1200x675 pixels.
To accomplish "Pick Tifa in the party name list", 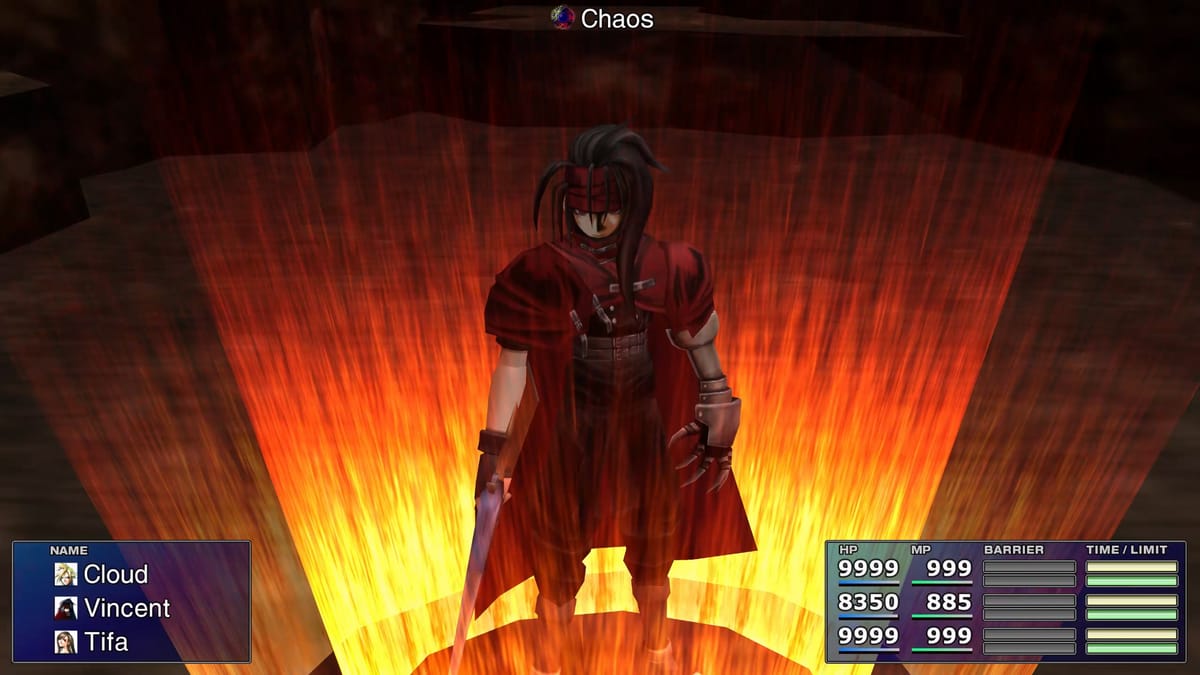I will [x=105, y=641].
